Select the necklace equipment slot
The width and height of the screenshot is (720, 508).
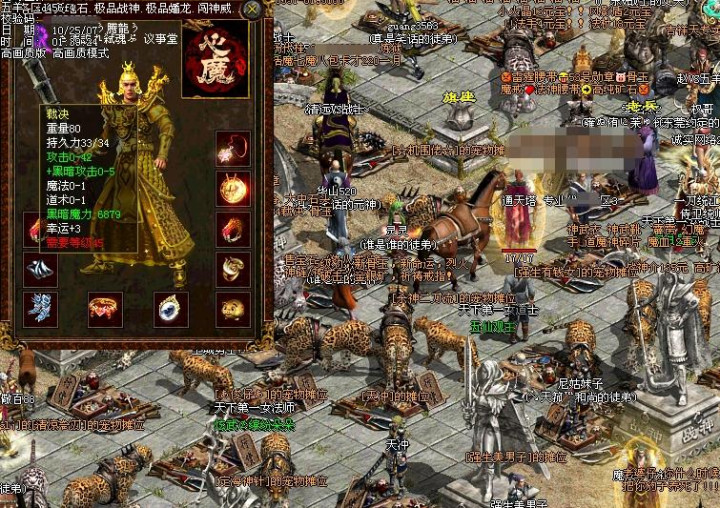[x=233, y=149]
